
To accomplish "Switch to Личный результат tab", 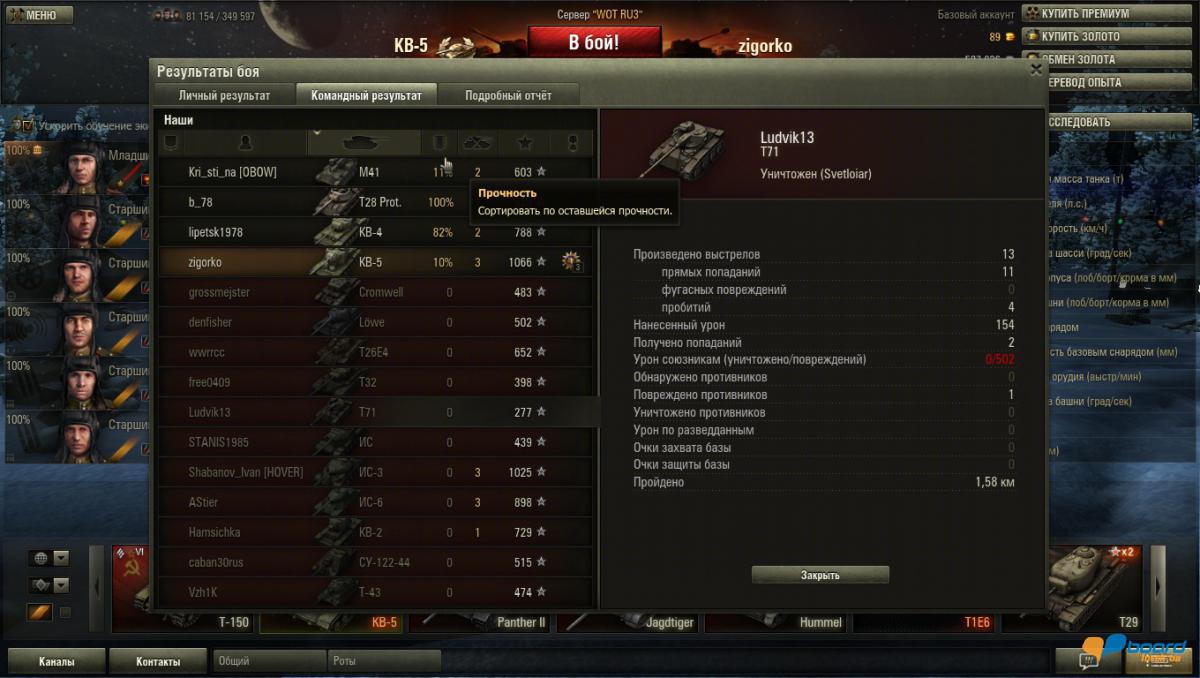I will pyautogui.click(x=224, y=96).
